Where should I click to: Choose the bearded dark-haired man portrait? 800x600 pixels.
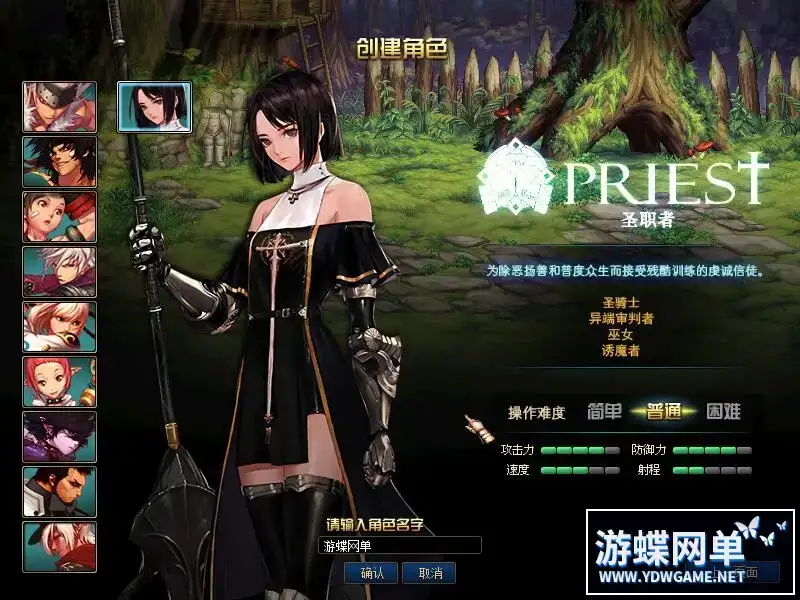(x=60, y=492)
